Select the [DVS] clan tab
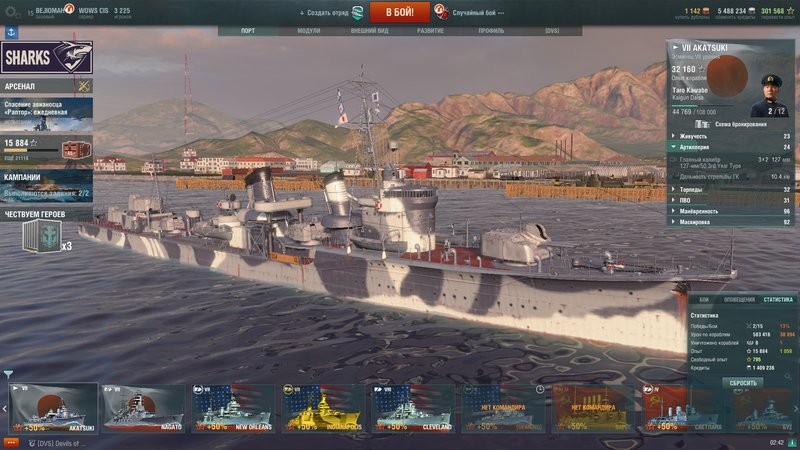 pyautogui.click(x=552, y=31)
